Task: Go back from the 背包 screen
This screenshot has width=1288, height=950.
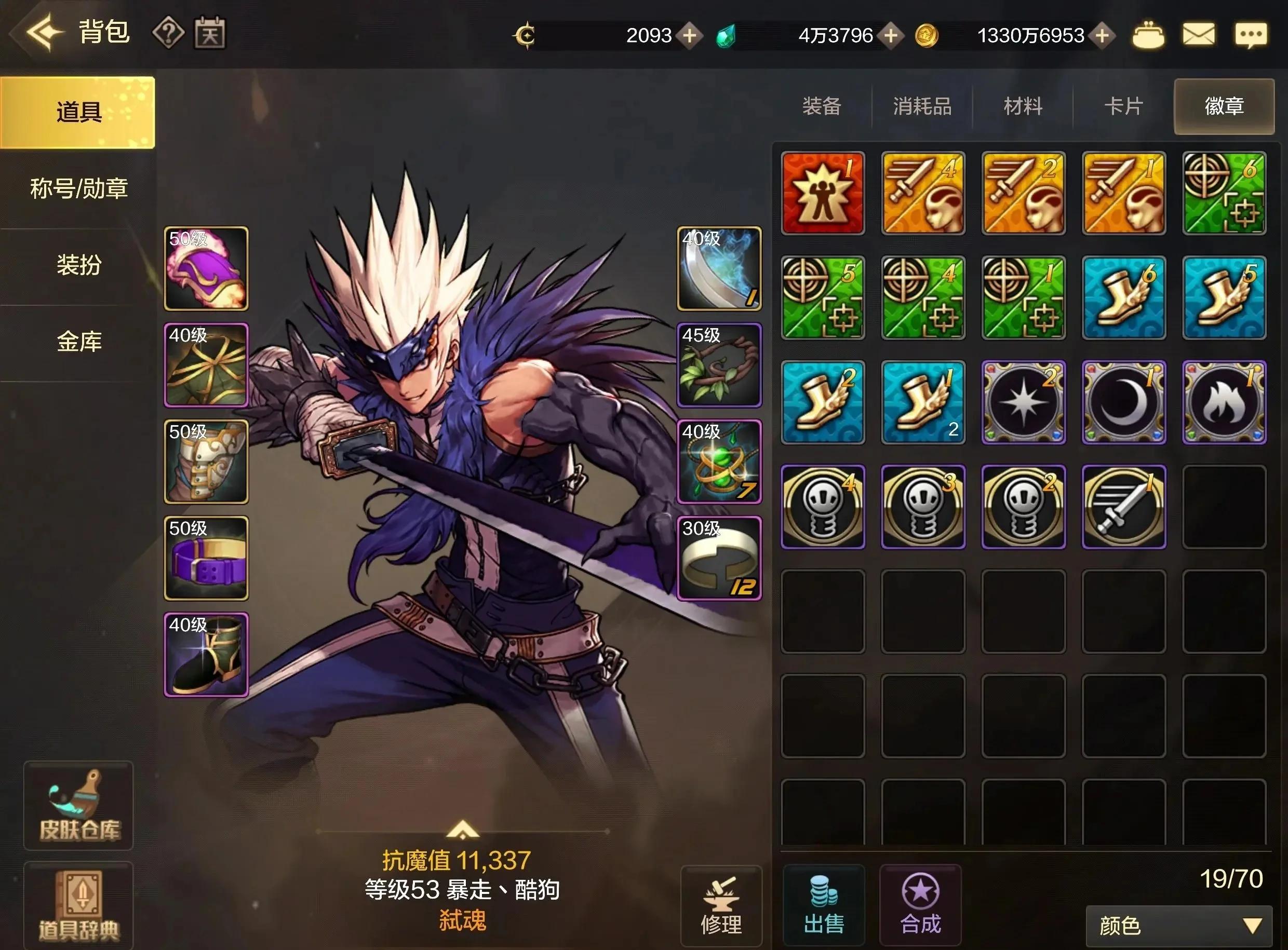Action: 44,32
